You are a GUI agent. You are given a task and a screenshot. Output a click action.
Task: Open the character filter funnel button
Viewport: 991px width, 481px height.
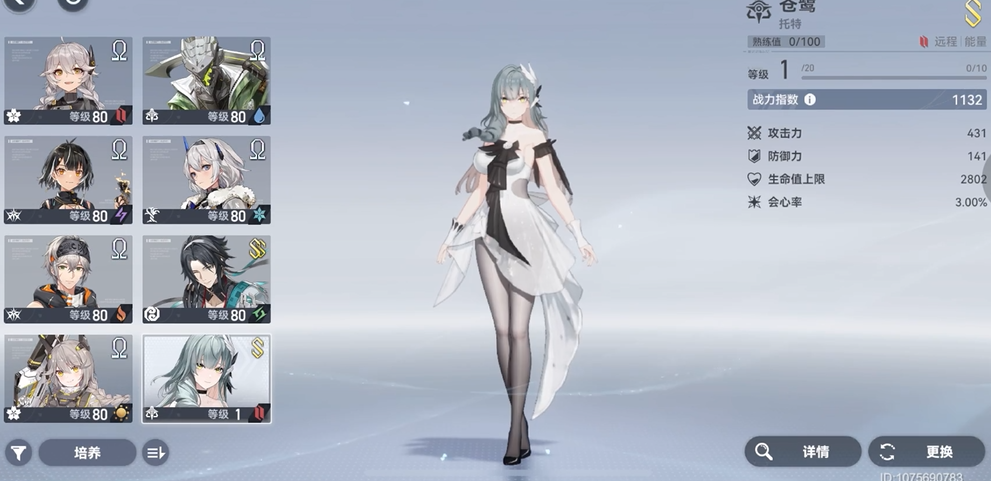[x=17, y=452]
